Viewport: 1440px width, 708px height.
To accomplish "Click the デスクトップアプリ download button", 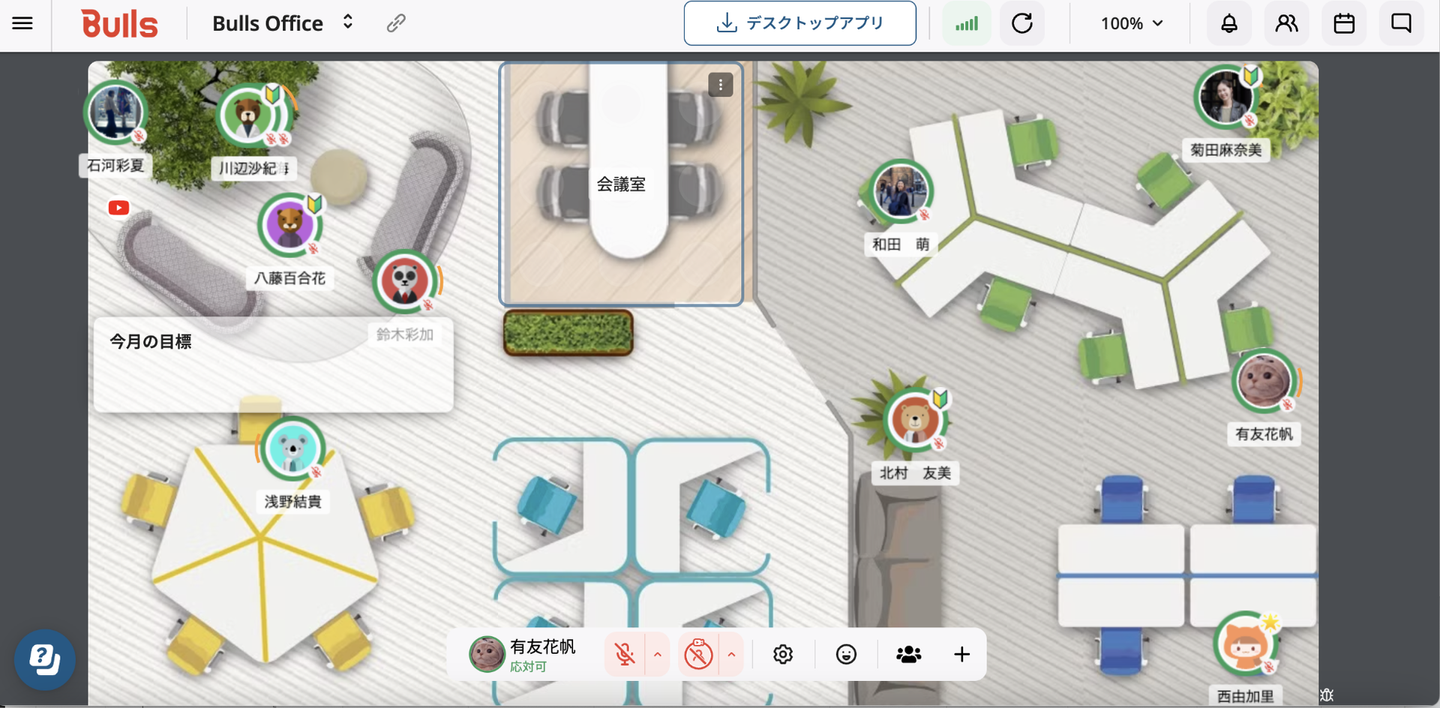I will pos(800,23).
